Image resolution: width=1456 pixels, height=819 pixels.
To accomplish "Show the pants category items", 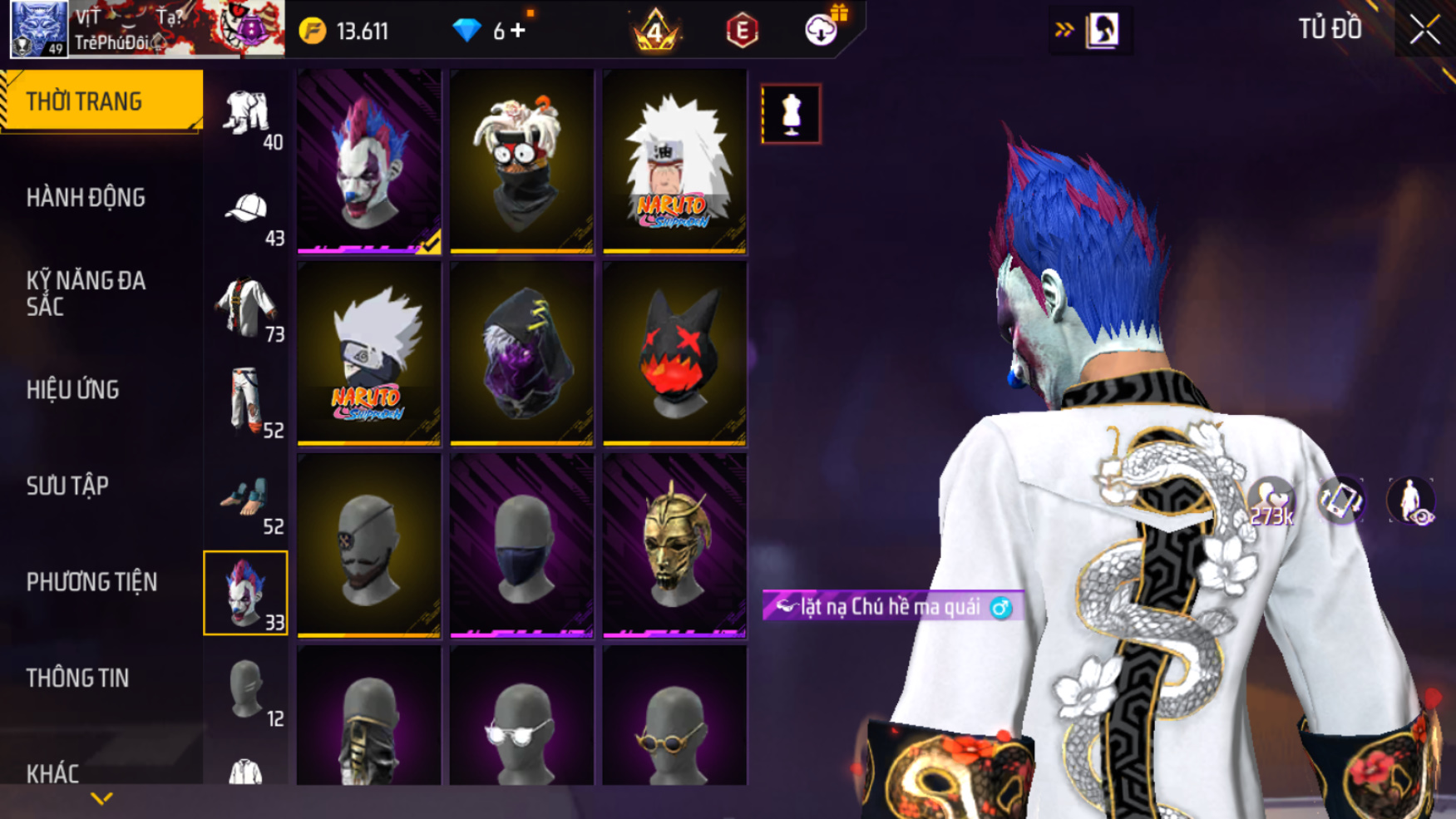I will (x=246, y=403).
